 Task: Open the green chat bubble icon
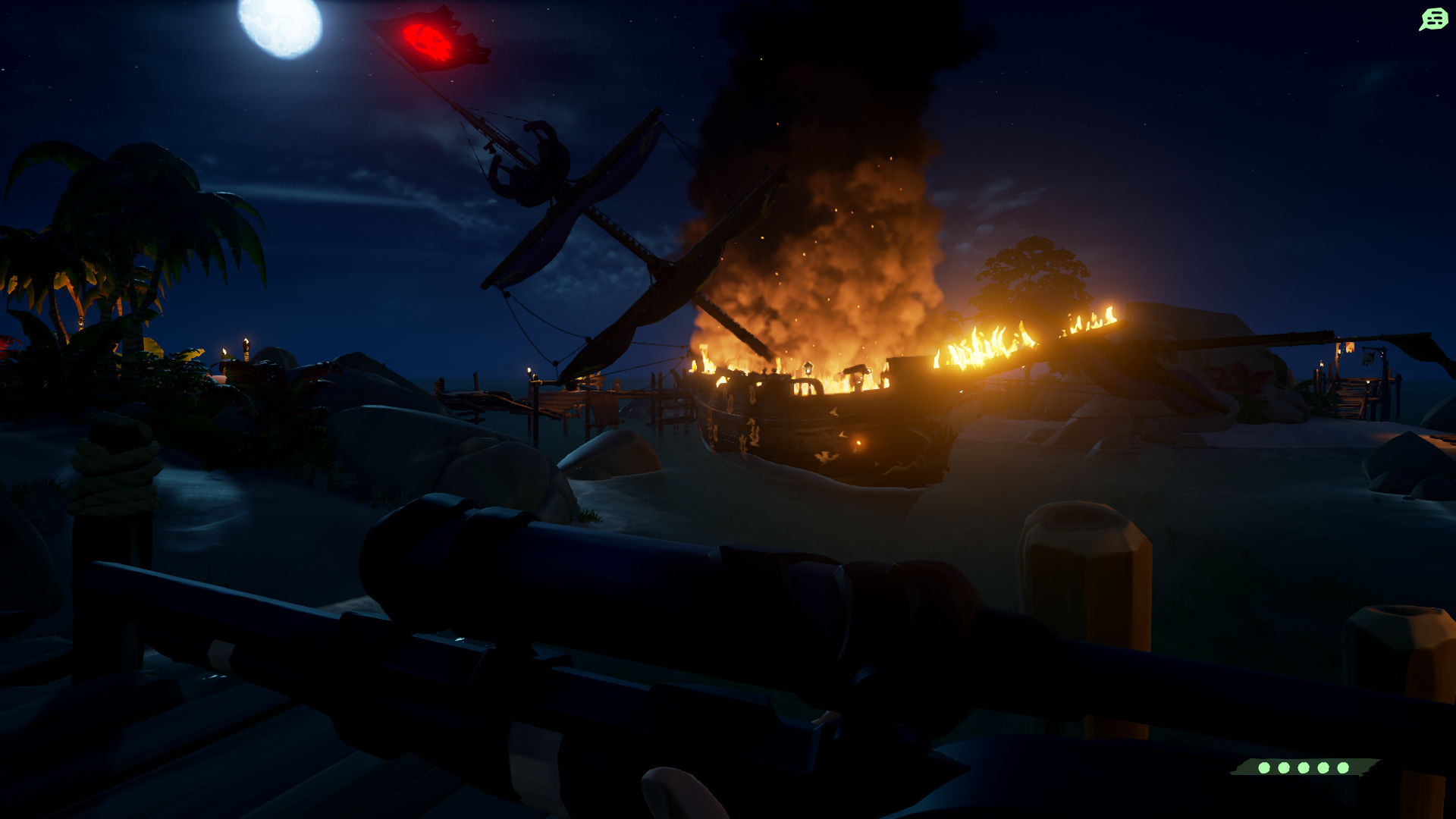tap(1433, 19)
